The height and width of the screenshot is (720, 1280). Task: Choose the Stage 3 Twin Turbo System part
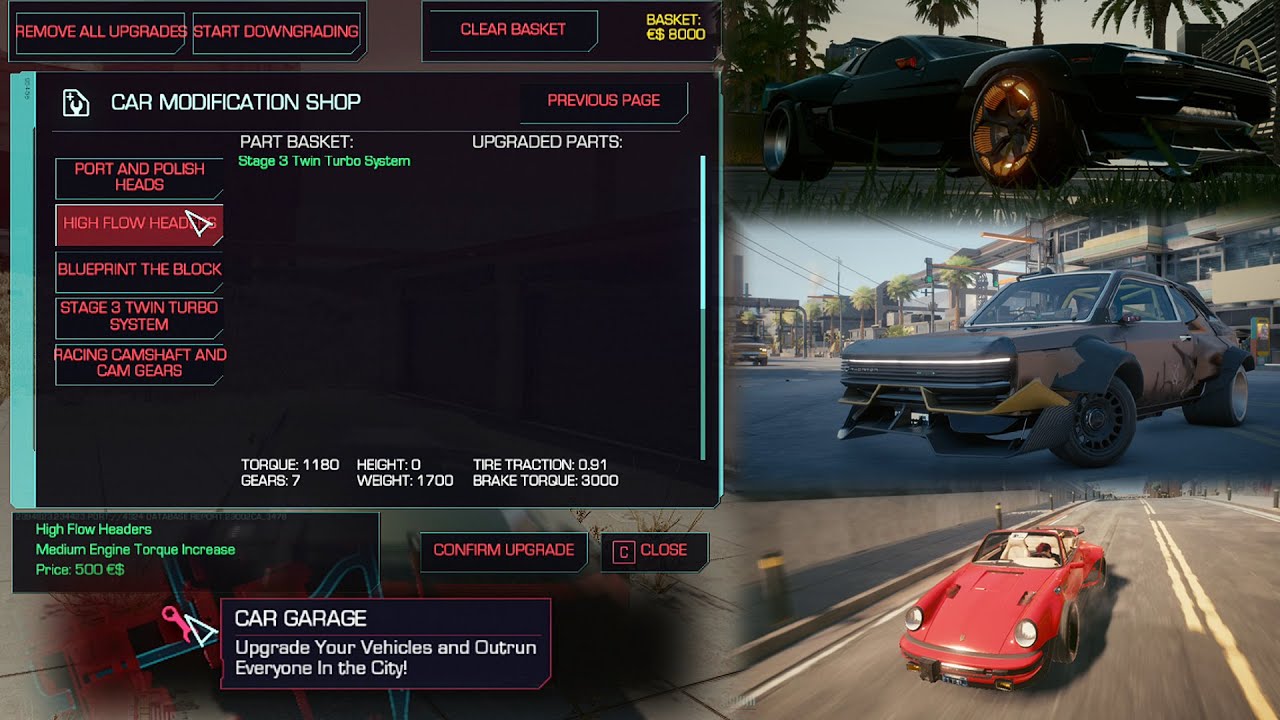pos(139,315)
